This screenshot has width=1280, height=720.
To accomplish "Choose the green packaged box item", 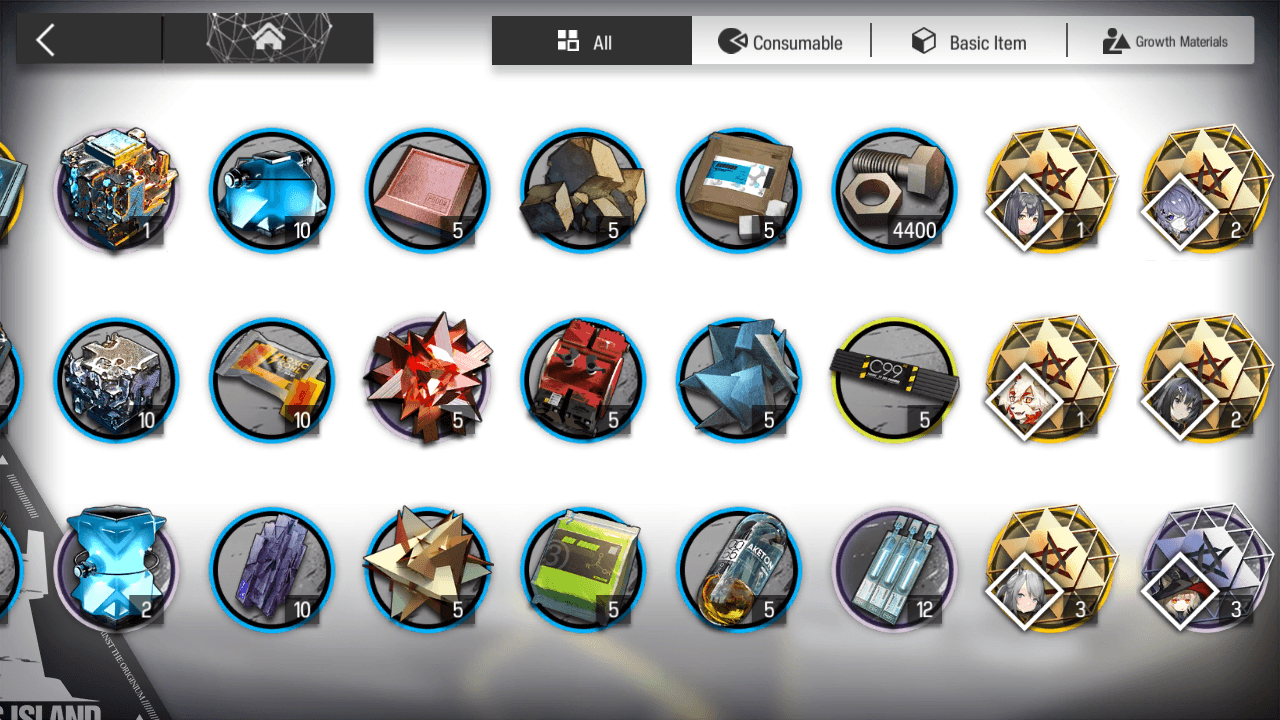I will tap(583, 570).
